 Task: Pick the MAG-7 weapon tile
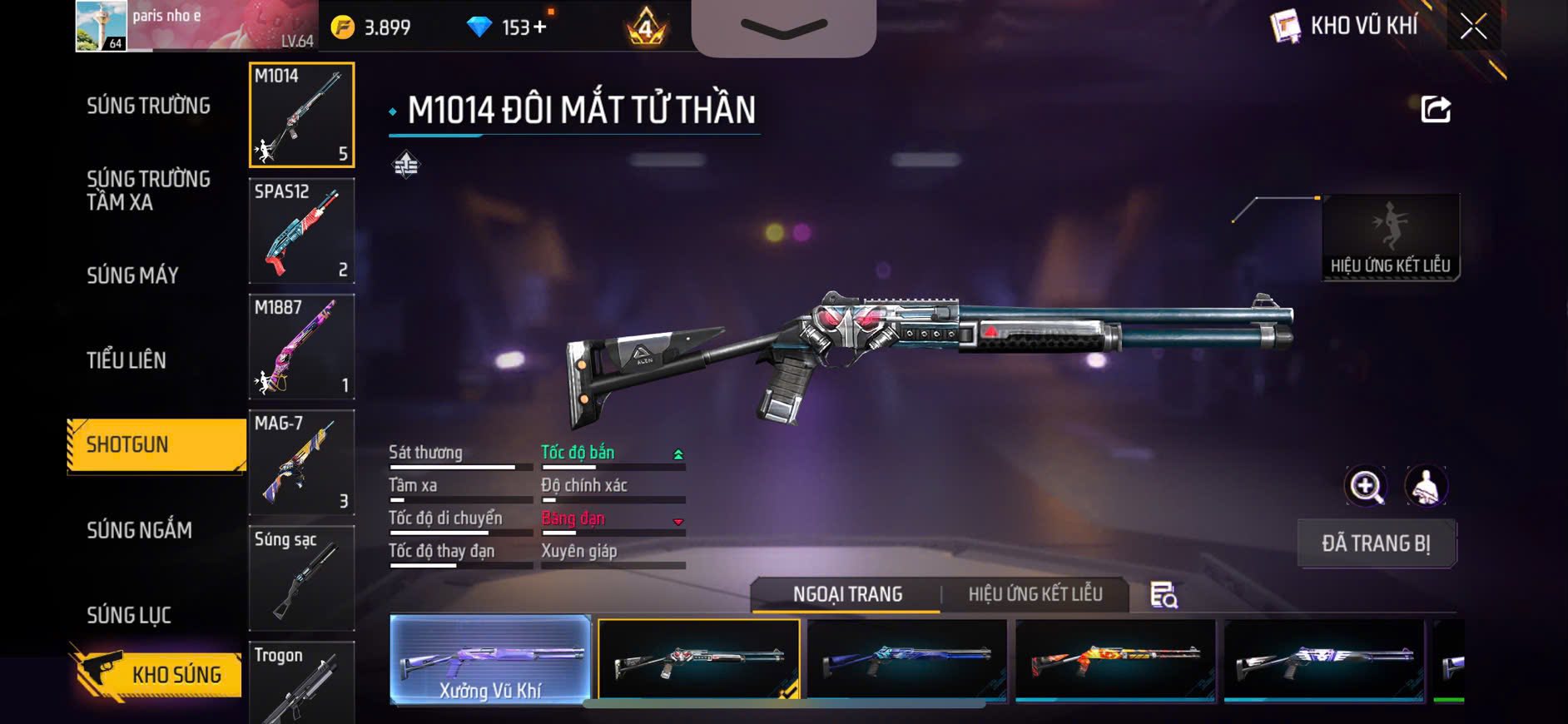point(301,463)
